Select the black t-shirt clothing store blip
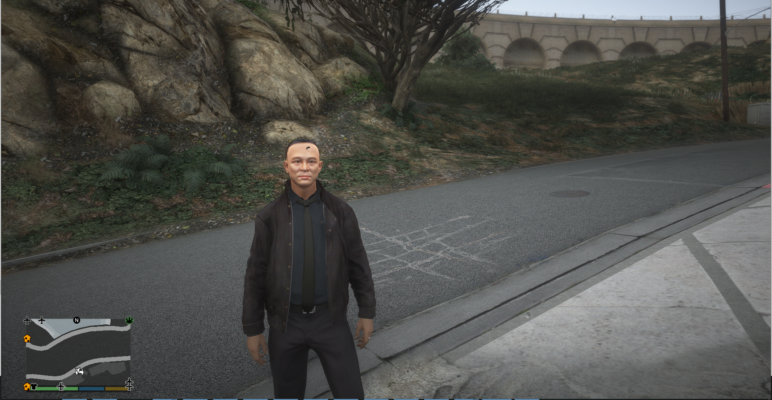Viewport: 772px width, 400px height. coord(34,386)
